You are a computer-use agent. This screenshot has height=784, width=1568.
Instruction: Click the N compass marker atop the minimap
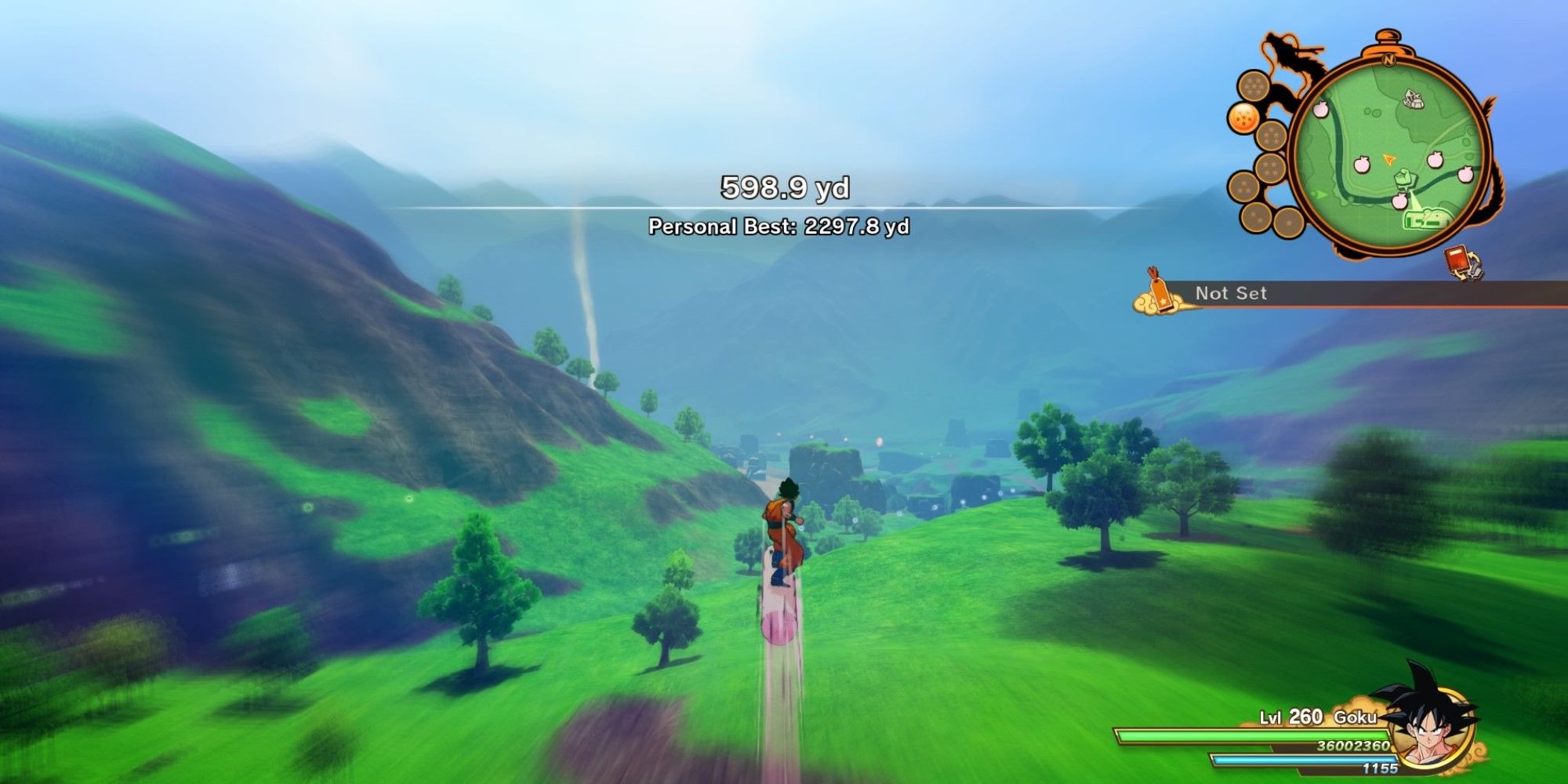(x=1388, y=60)
